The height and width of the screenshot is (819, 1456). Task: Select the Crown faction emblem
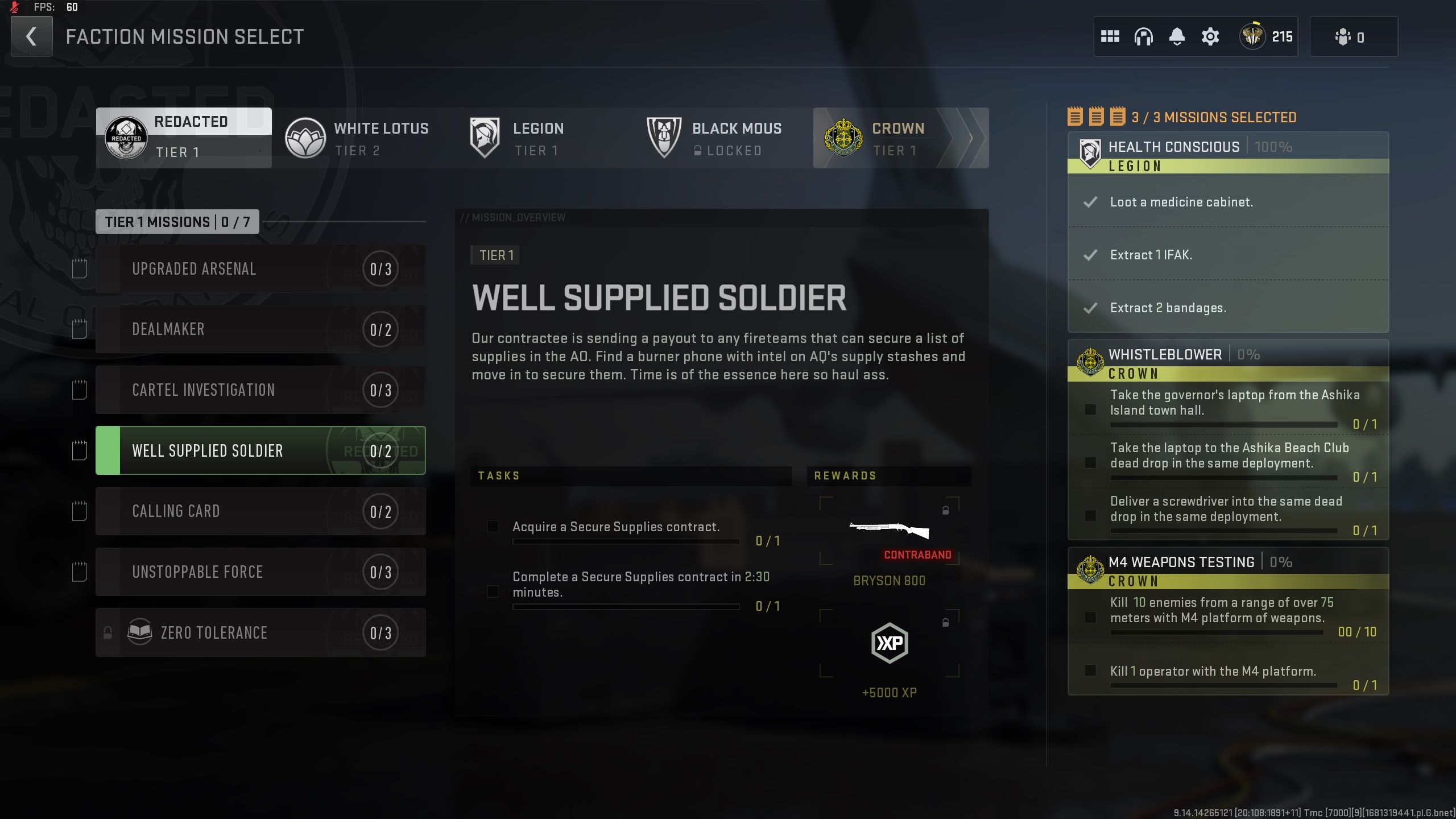pyautogui.click(x=843, y=137)
